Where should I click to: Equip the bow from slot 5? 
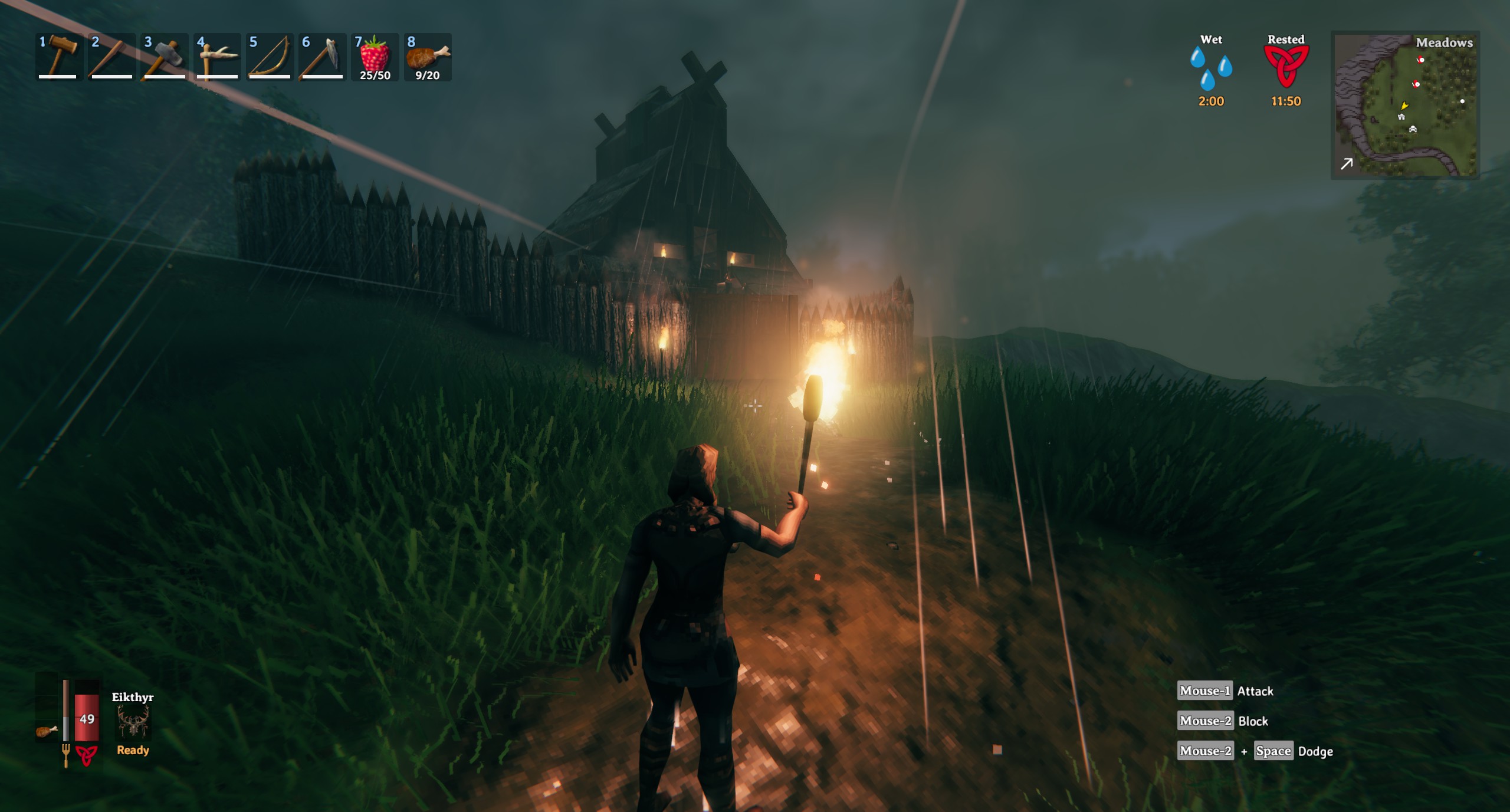pos(270,57)
